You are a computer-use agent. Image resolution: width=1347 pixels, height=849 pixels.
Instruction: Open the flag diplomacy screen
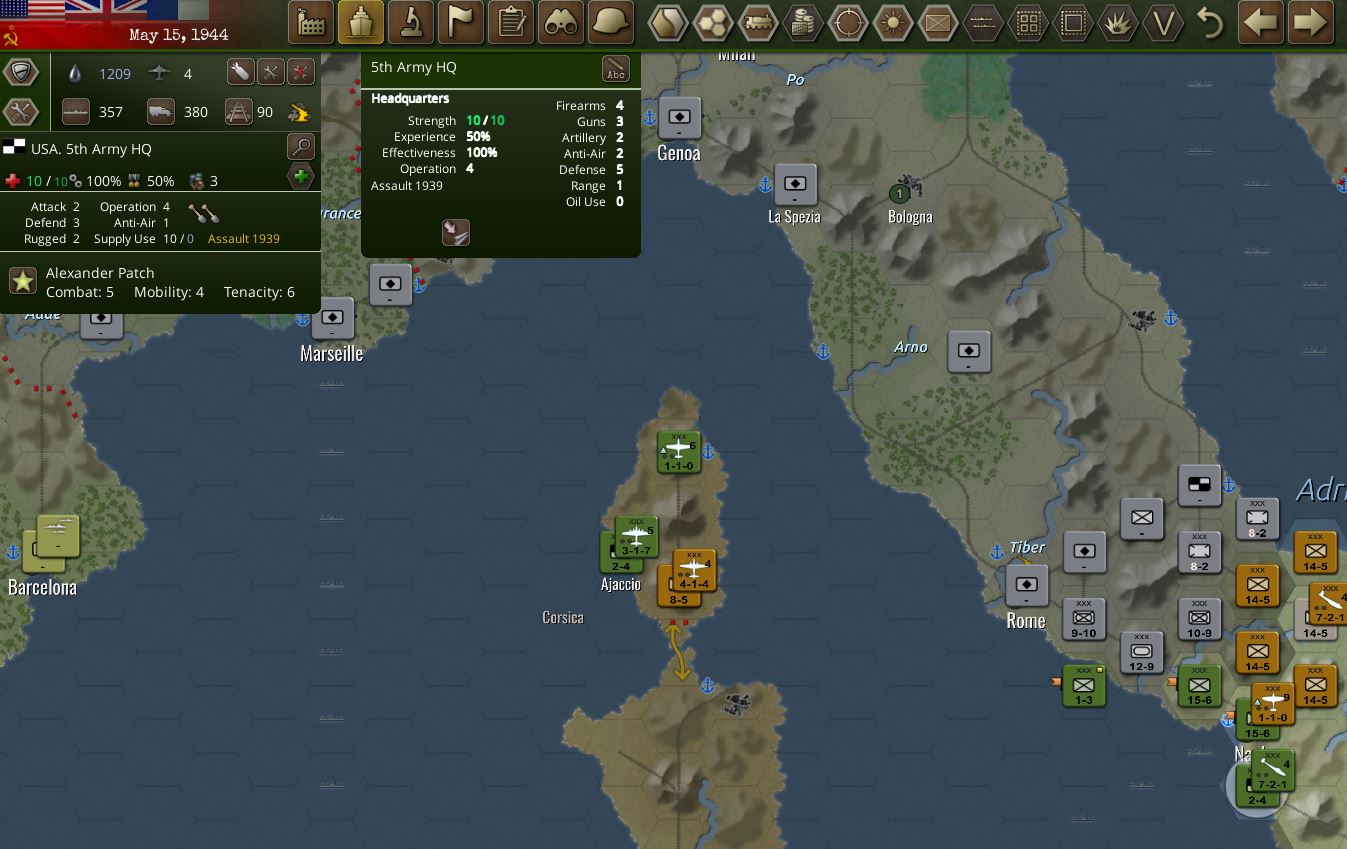point(461,22)
